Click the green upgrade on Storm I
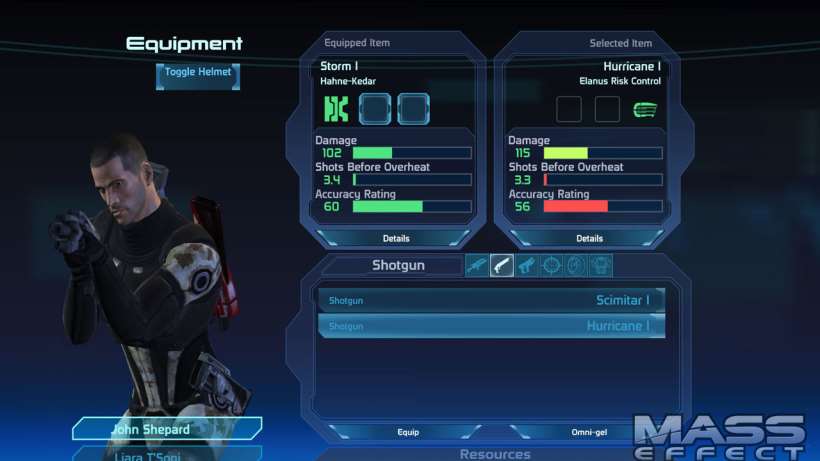The height and width of the screenshot is (461, 820). 335,108
